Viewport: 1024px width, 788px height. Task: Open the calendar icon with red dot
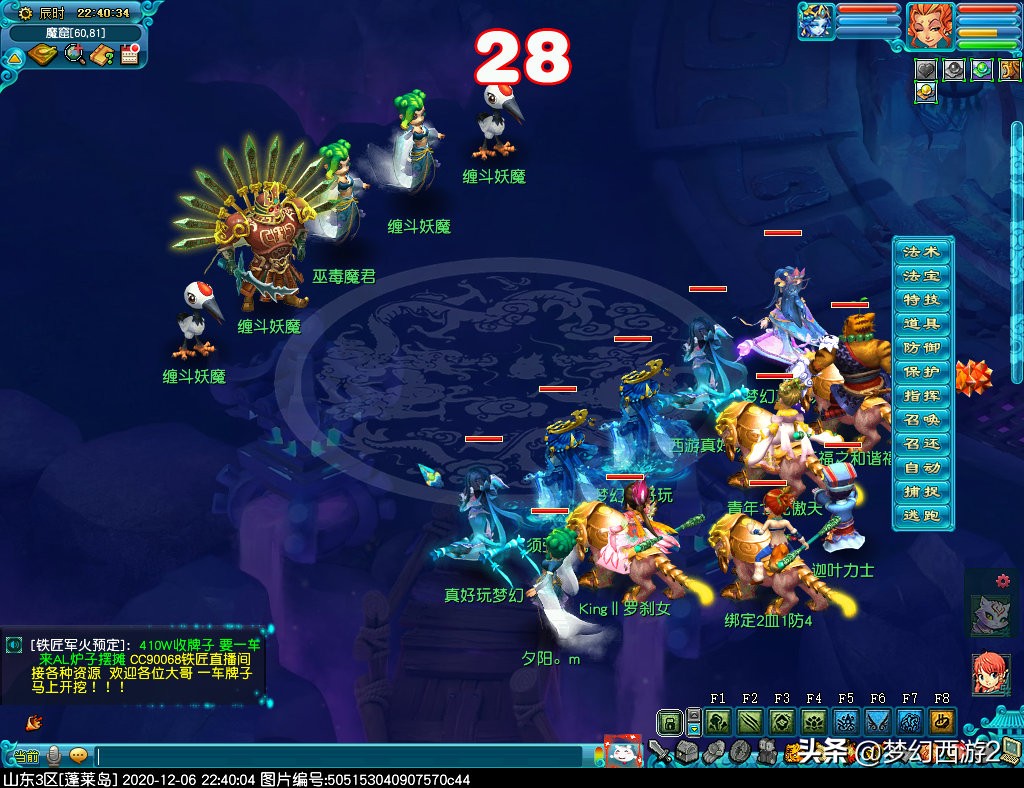(128, 55)
